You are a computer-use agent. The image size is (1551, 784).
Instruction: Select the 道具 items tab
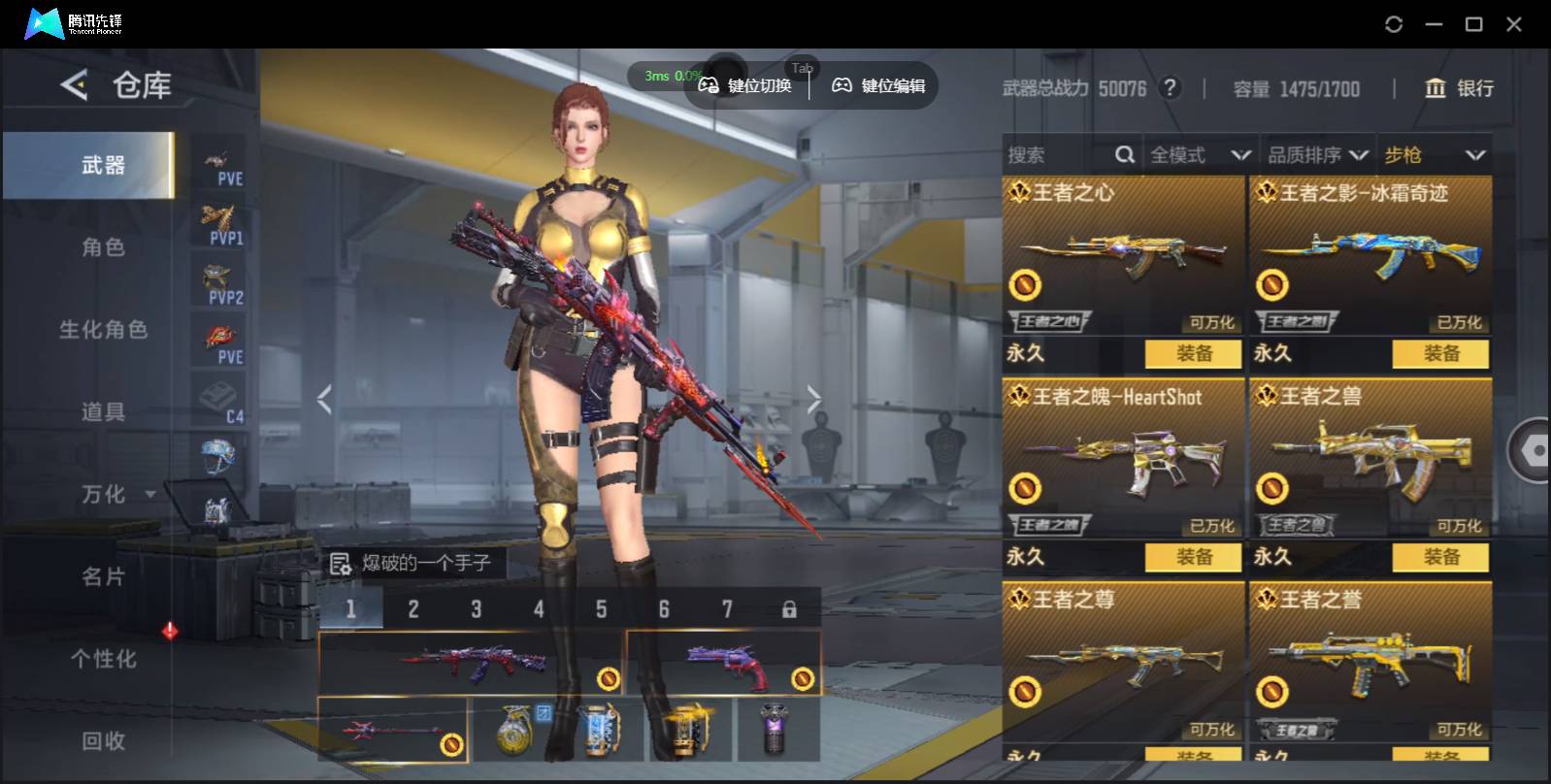point(103,412)
